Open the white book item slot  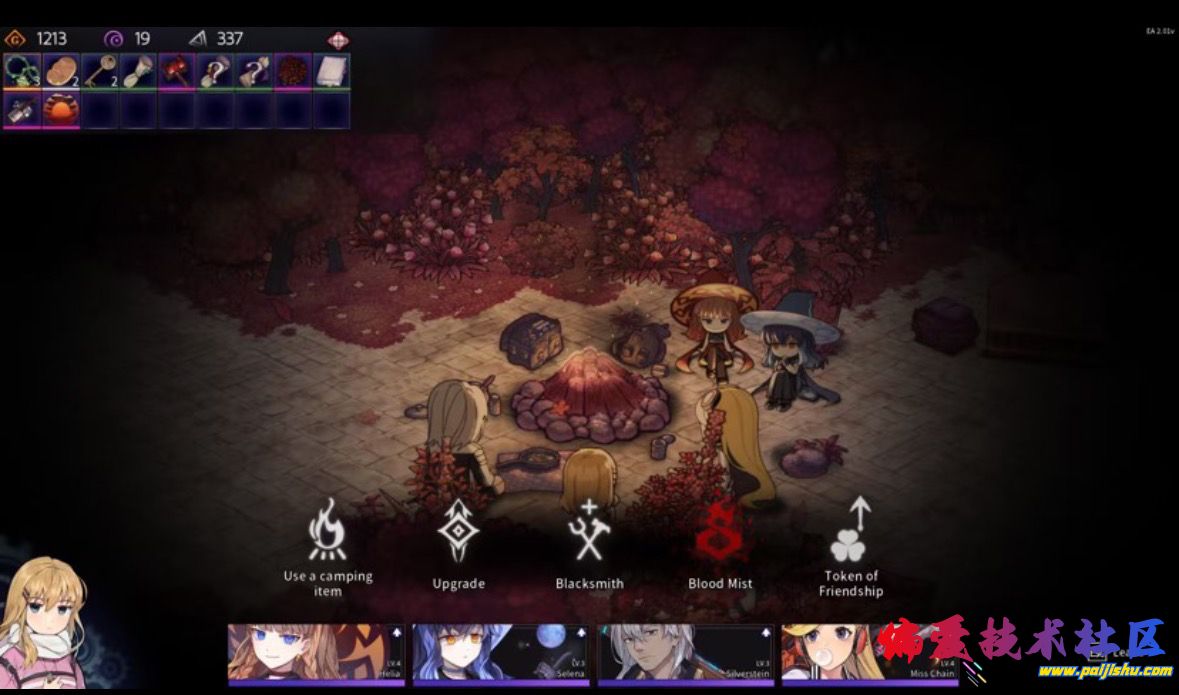click(331, 72)
